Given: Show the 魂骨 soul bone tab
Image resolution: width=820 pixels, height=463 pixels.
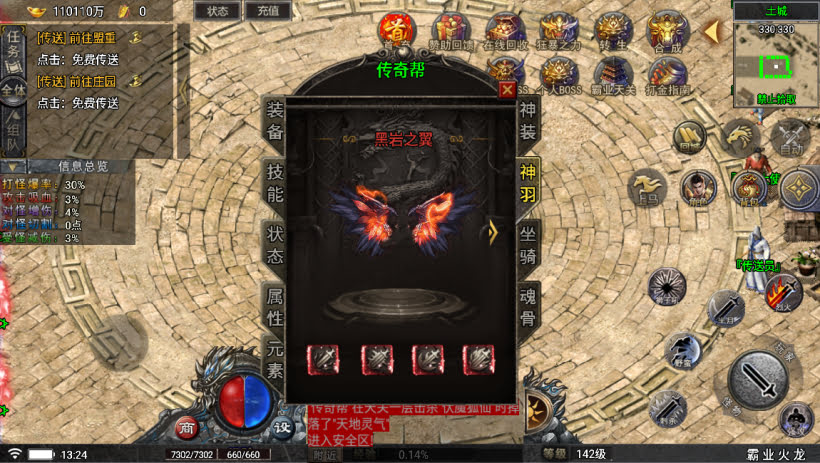Looking at the screenshot, I should click(x=528, y=307).
